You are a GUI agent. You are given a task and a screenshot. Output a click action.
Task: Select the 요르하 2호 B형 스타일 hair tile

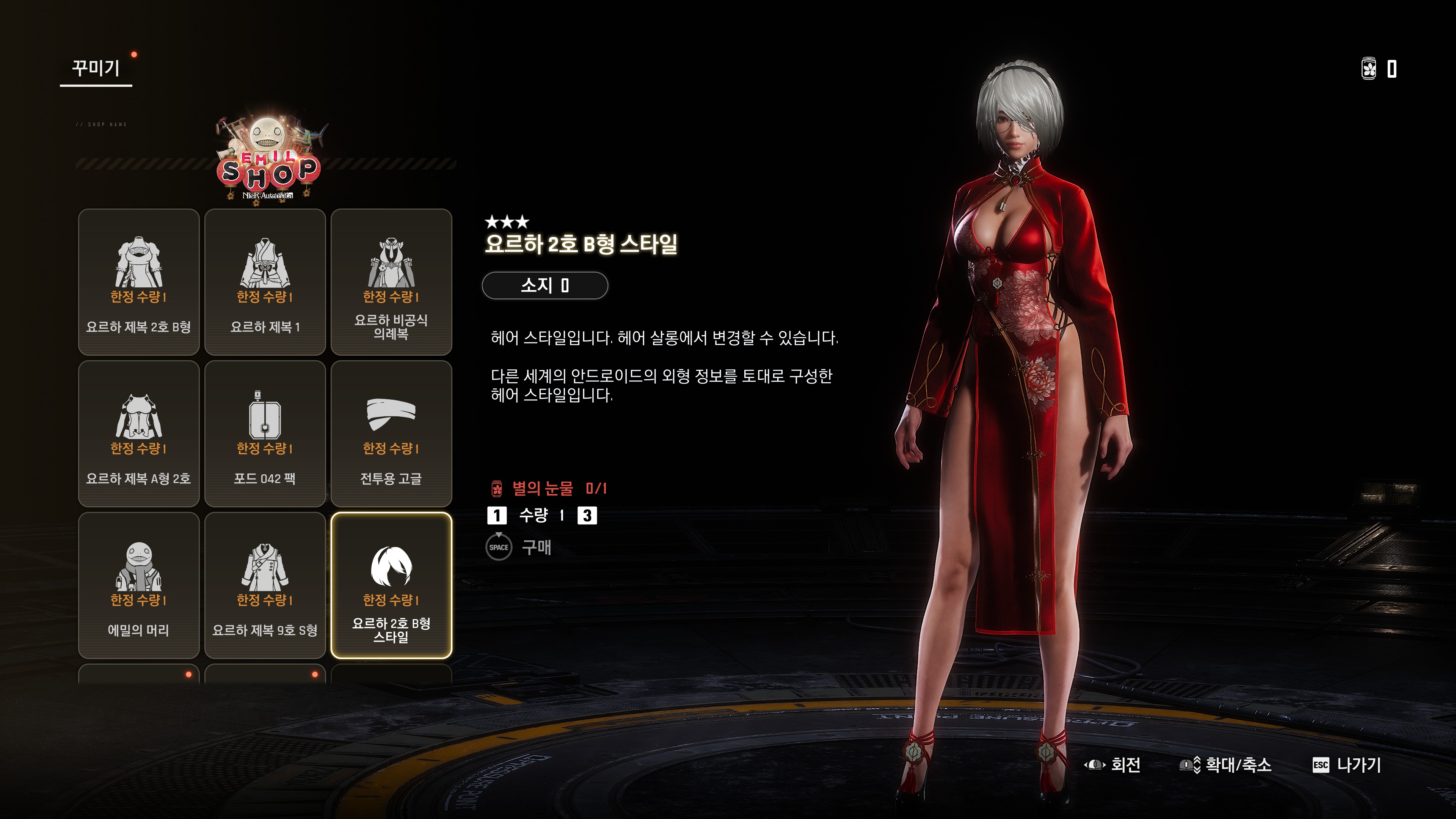point(391,585)
